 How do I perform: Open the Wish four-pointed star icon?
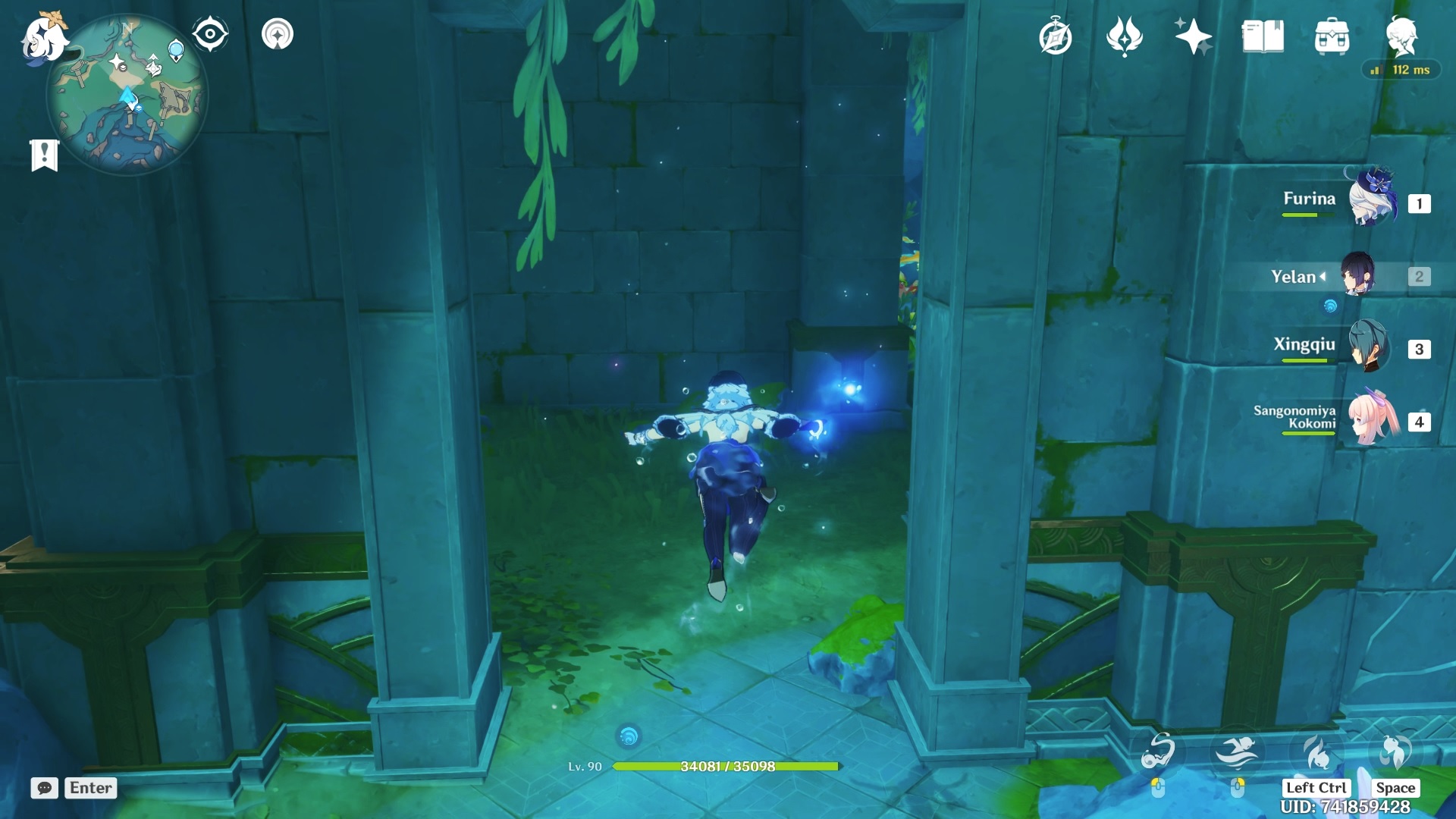(x=1193, y=36)
